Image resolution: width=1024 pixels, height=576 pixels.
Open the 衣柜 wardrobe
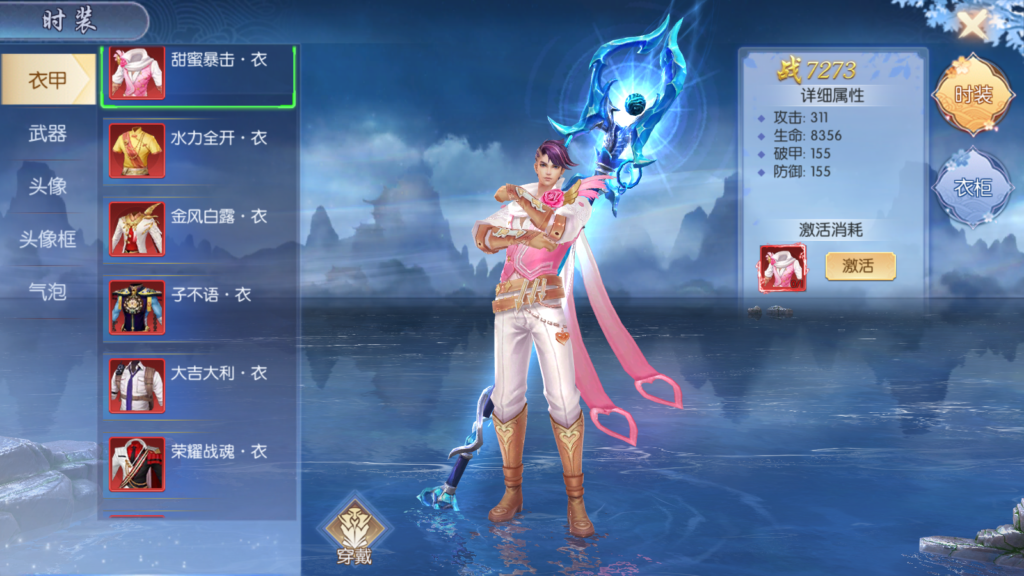[x=972, y=187]
